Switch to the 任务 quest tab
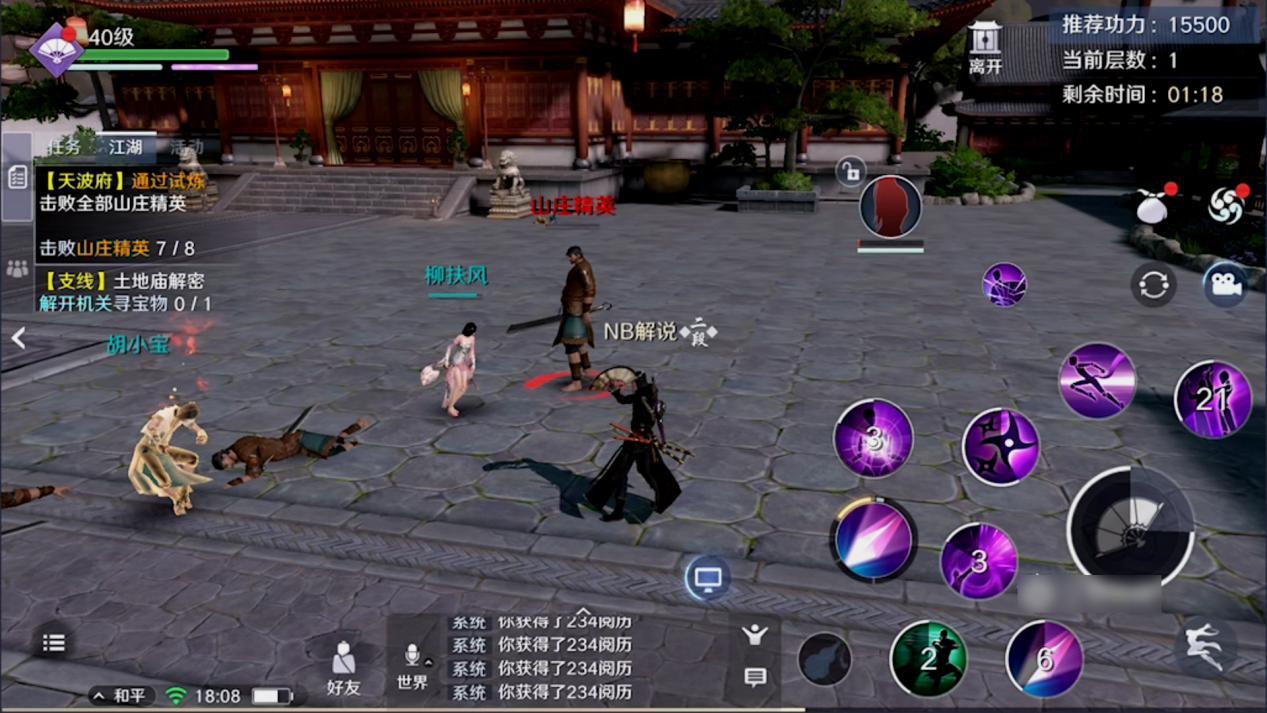The width and height of the screenshot is (1267, 713). coord(65,147)
